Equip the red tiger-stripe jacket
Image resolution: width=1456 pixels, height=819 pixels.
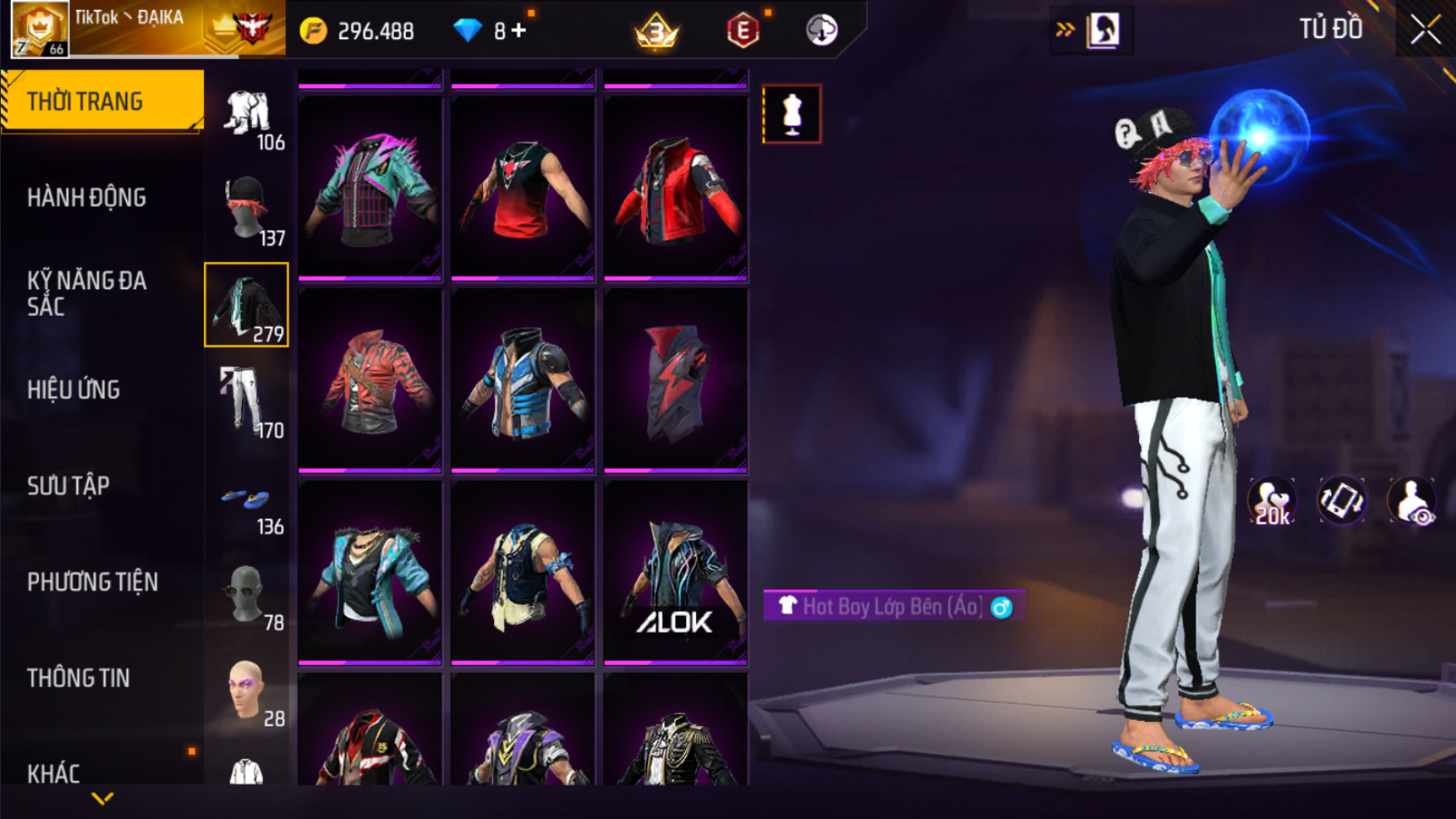tap(370, 382)
